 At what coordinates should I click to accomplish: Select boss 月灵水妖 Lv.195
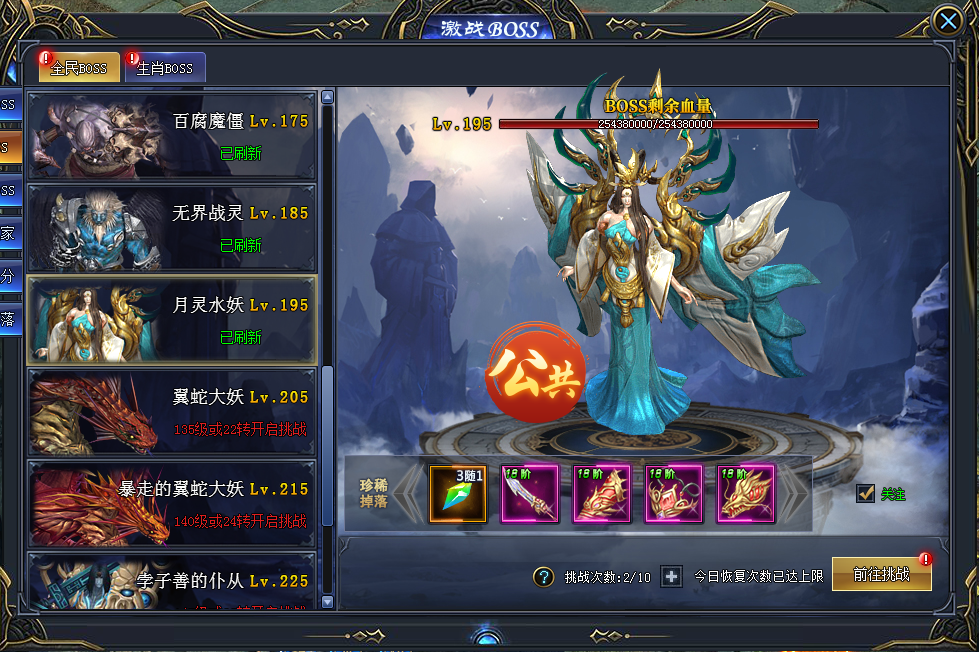coord(171,320)
